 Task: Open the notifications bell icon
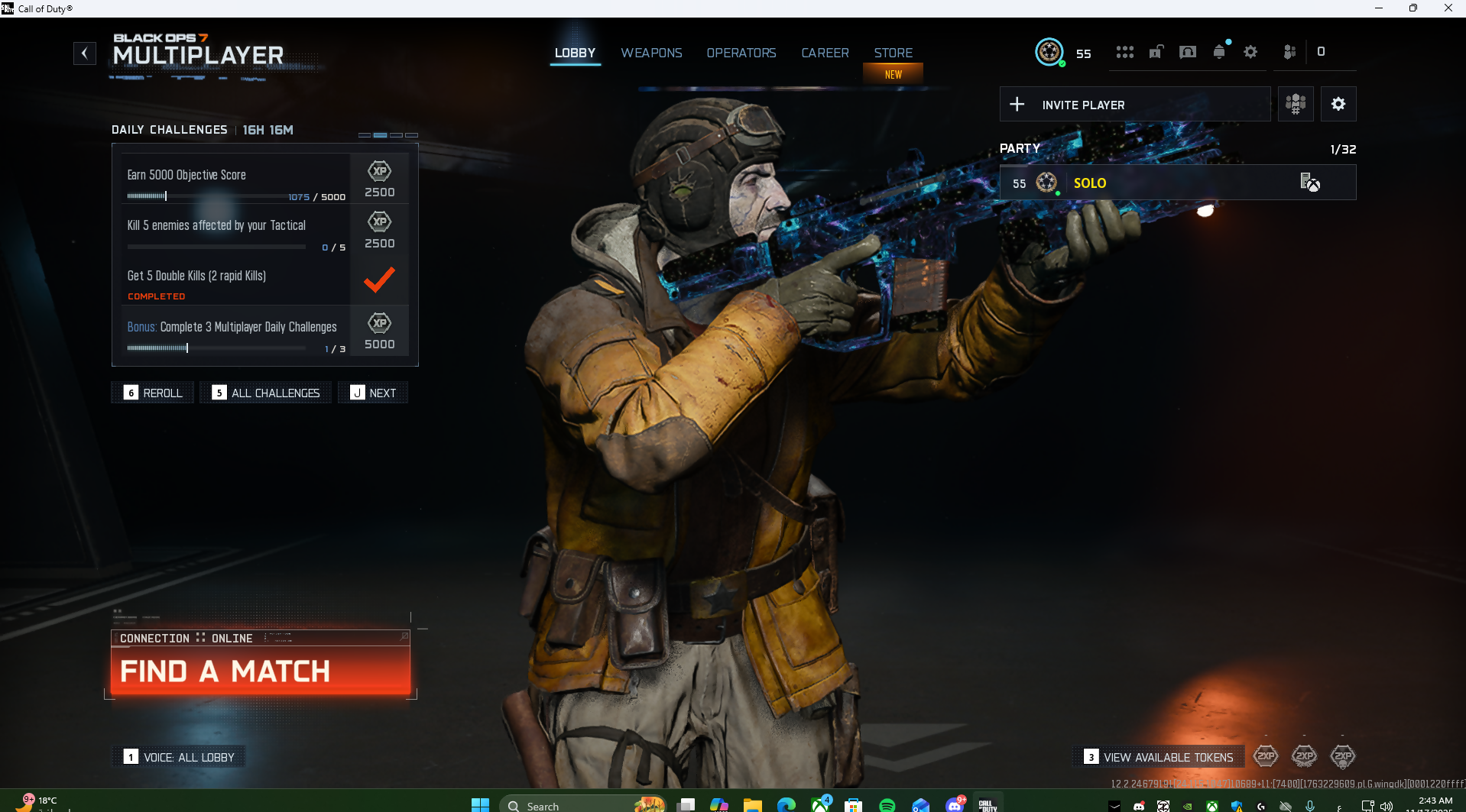click(1219, 52)
